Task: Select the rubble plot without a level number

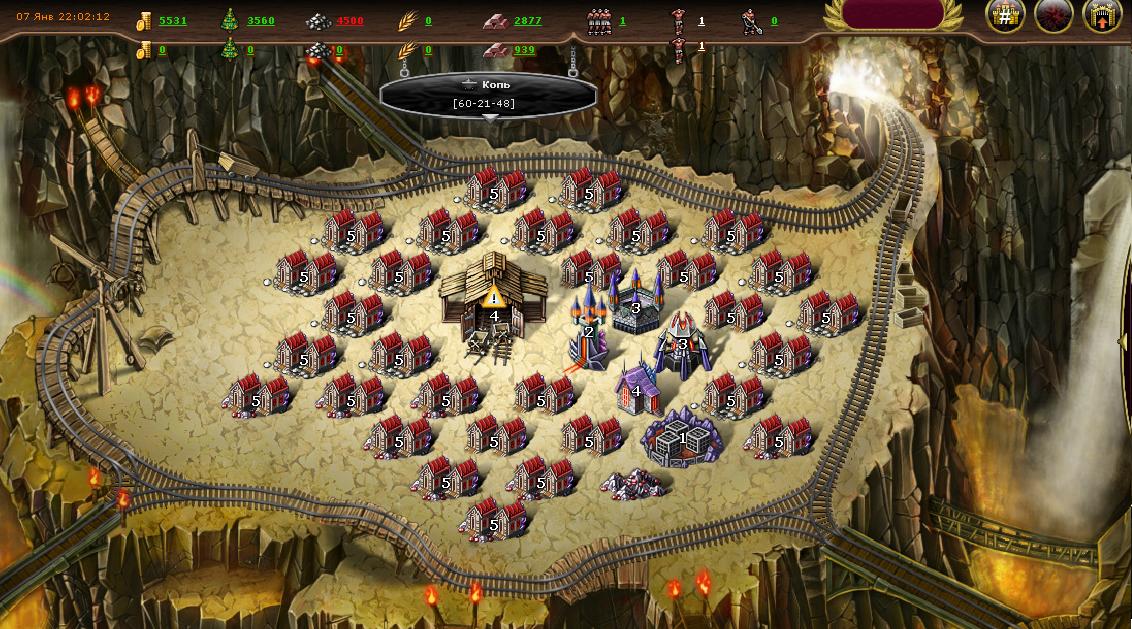Action: [637, 483]
